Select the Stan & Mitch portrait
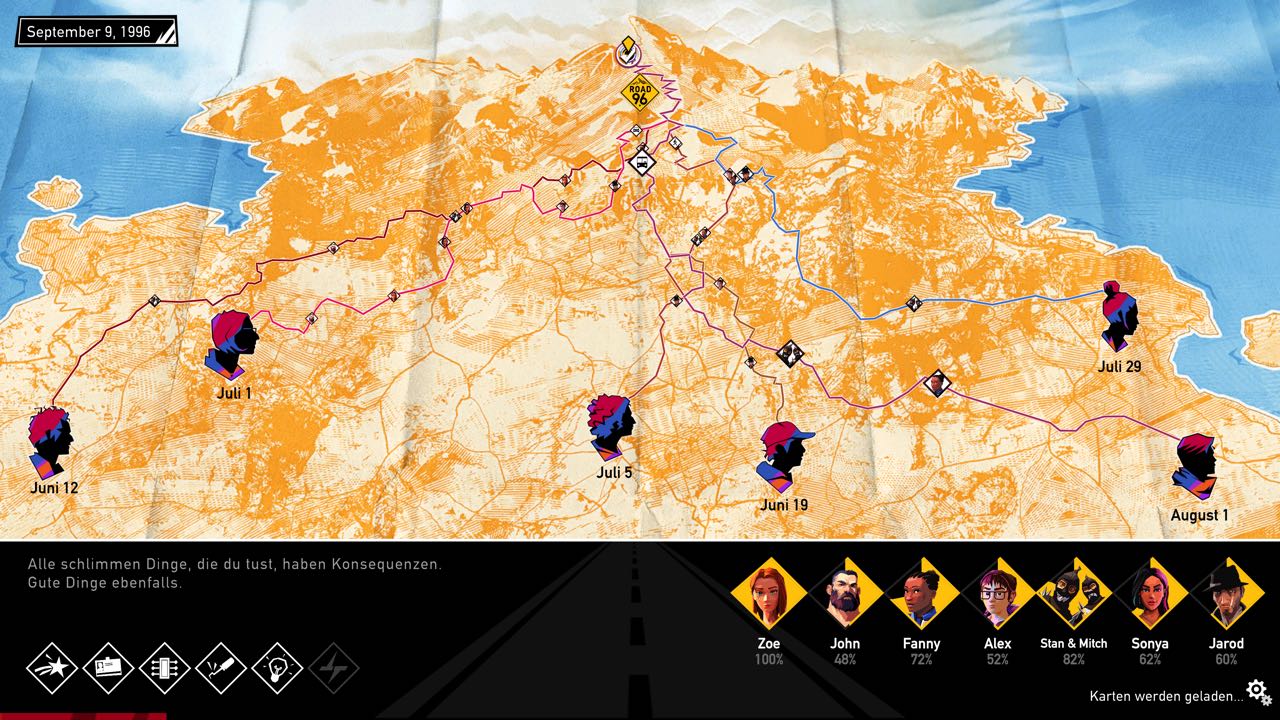Viewport: 1280px width, 720px height. point(1073,596)
